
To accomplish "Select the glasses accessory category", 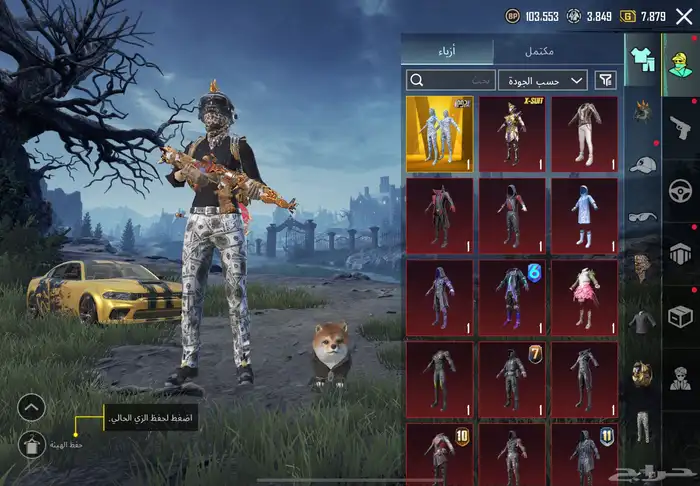I will (x=642, y=216).
